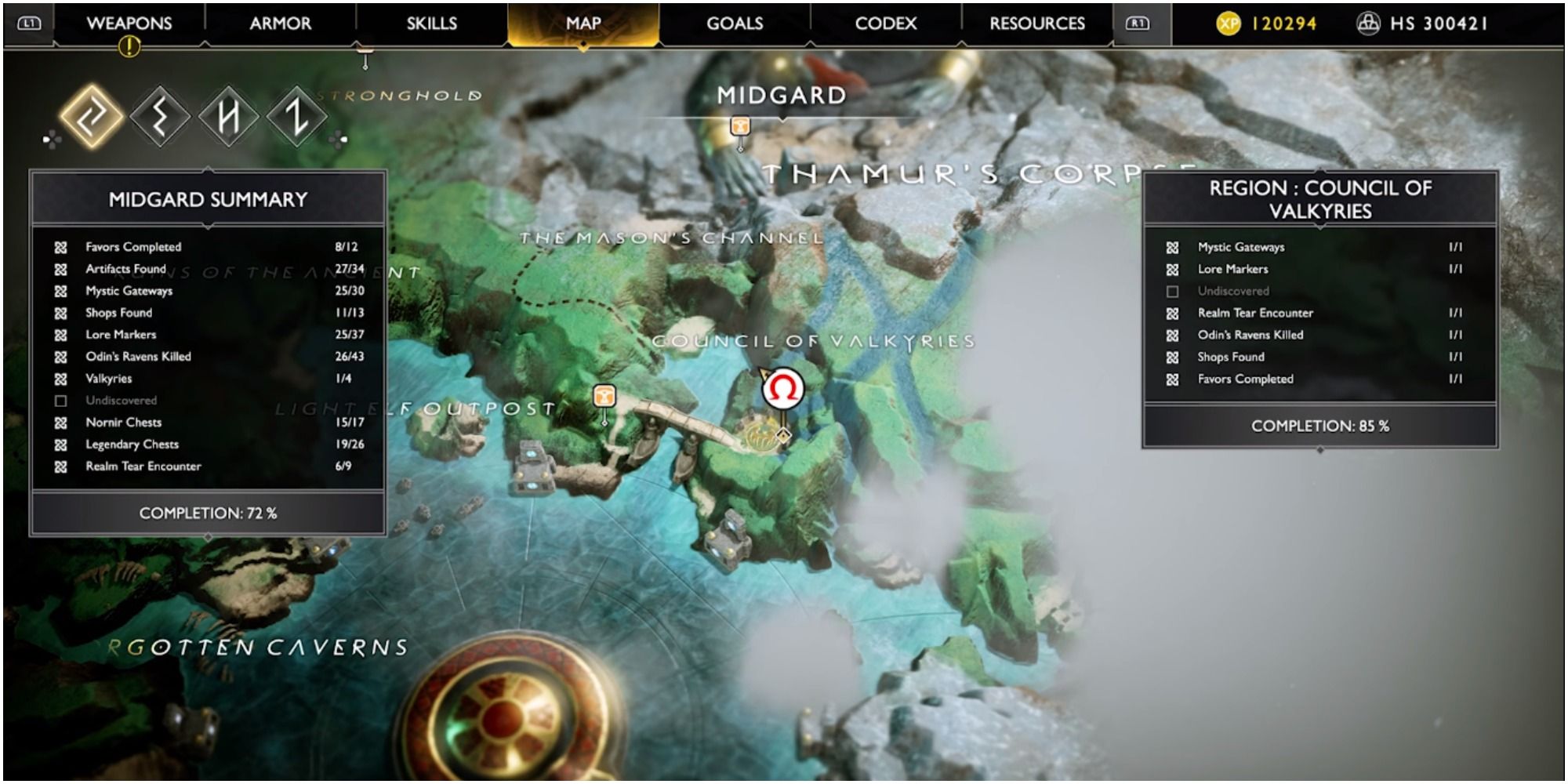Screen dimensions: 1568x784
Task: Switch to the Weapons tab
Action: pyautogui.click(x=129, y=24)
